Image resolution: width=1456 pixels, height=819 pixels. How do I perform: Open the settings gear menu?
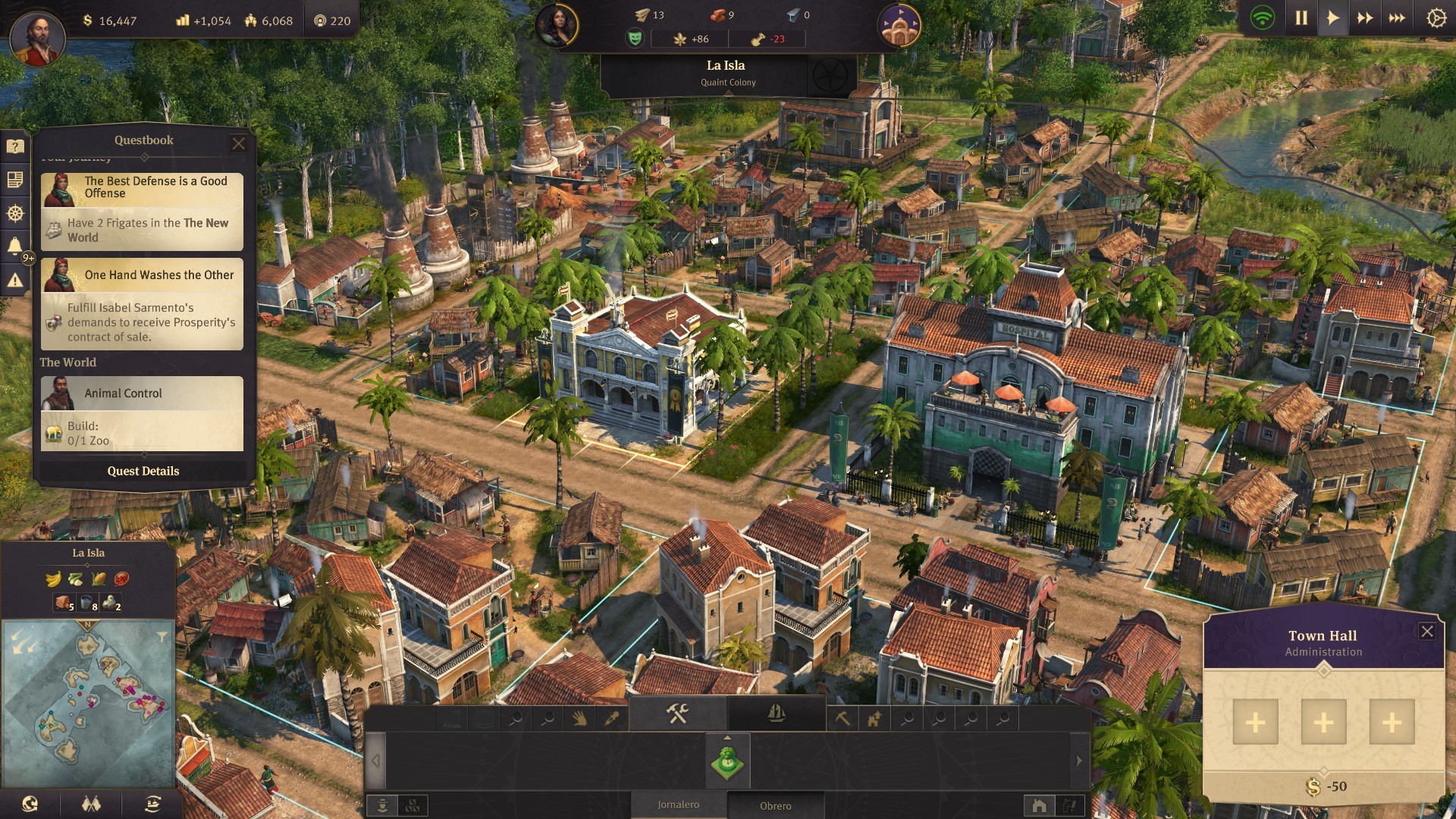pos(1436,18)
